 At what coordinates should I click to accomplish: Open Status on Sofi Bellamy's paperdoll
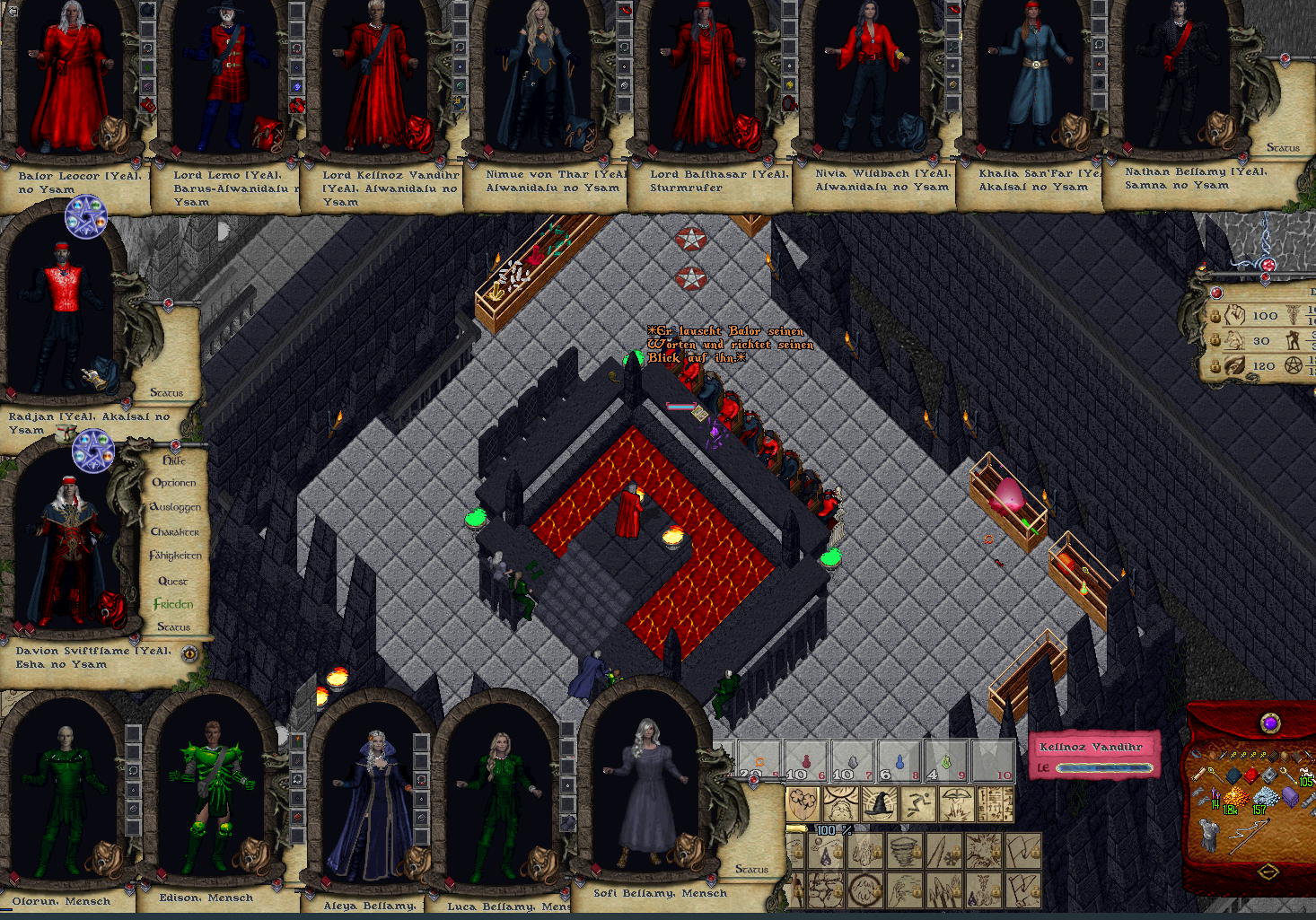click(x=751, y=869)
